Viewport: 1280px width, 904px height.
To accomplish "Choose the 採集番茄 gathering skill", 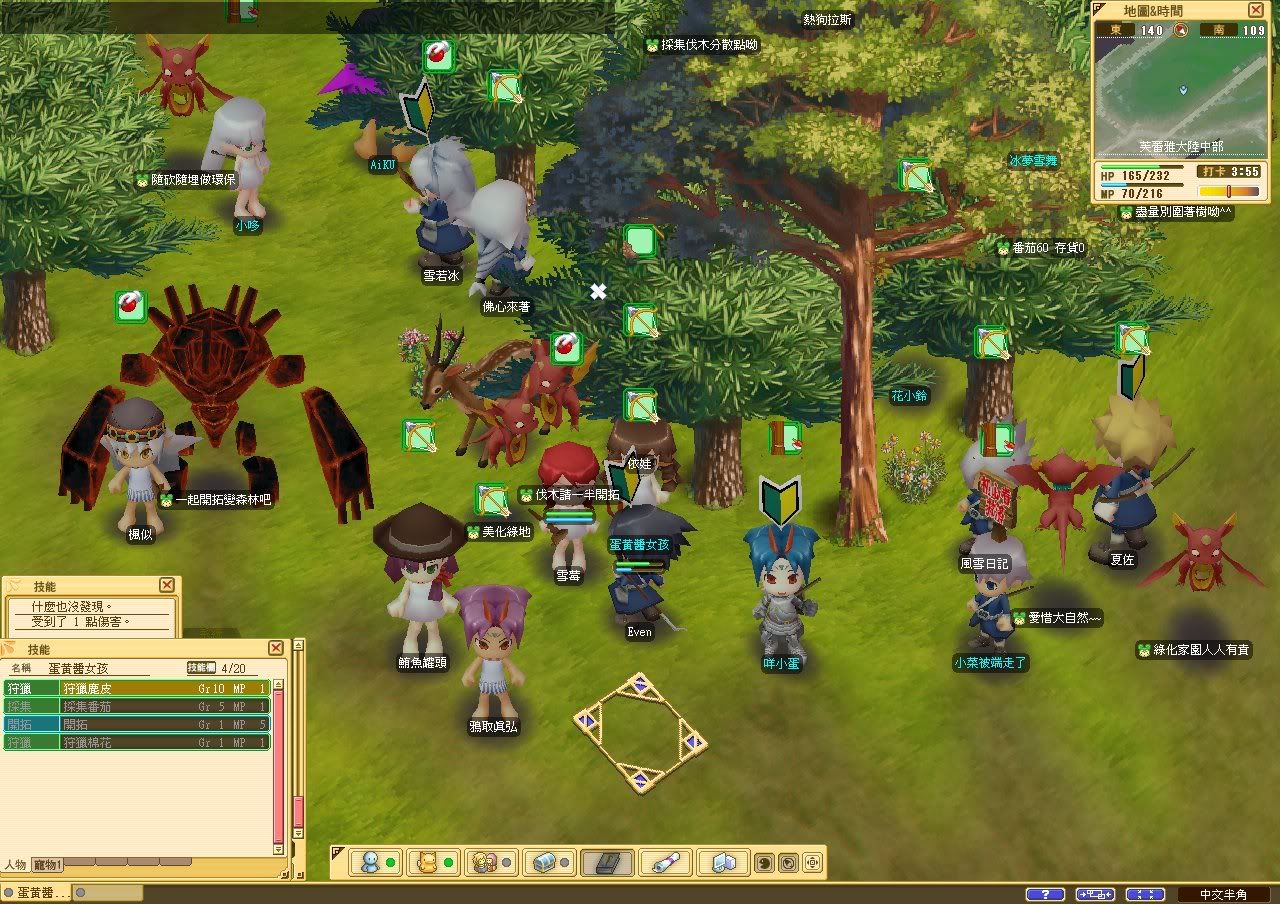I will coord(137,706).
